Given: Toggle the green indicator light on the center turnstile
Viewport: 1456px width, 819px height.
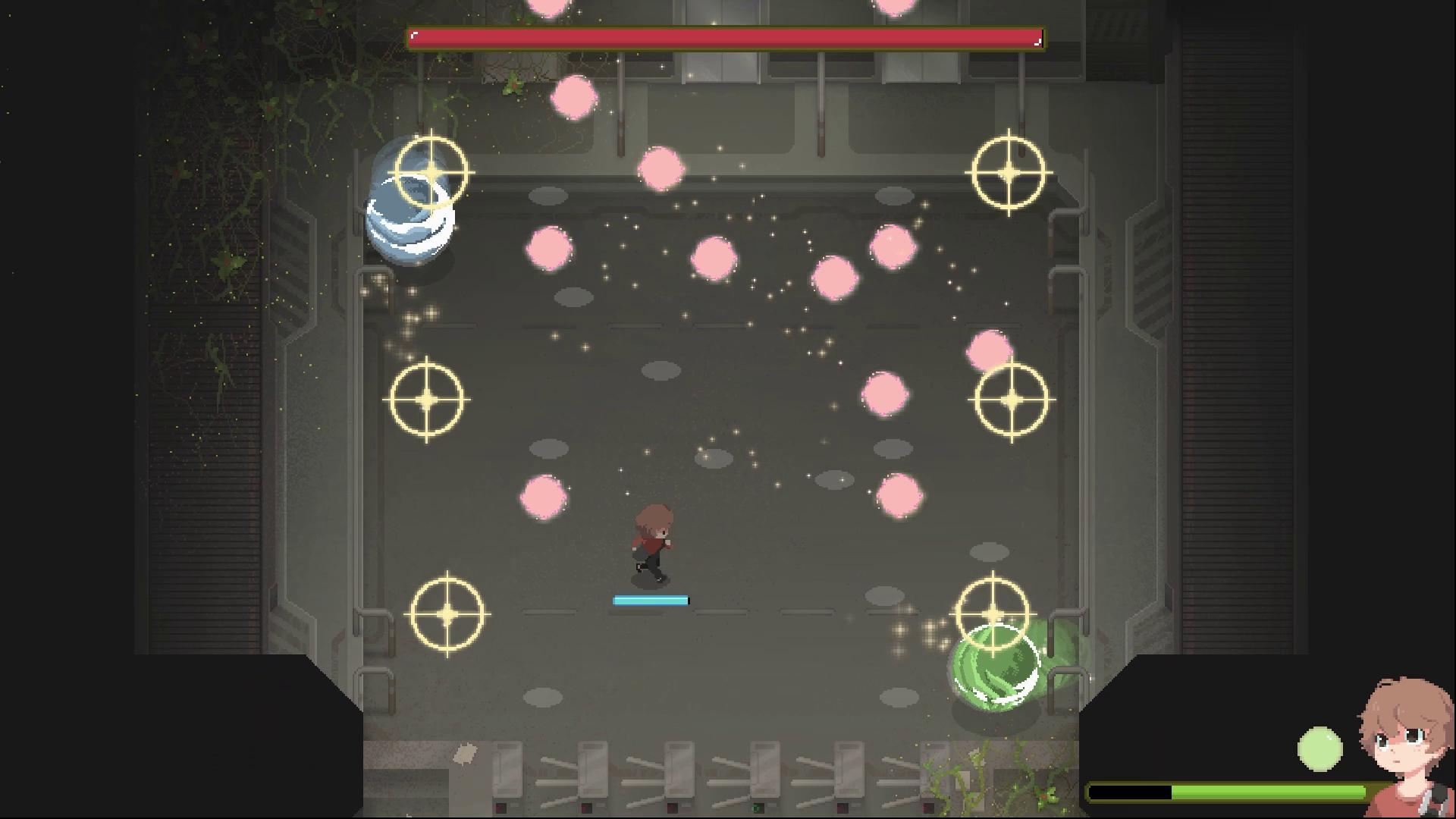Looking at the screenshot, I should tap(757, 808).
